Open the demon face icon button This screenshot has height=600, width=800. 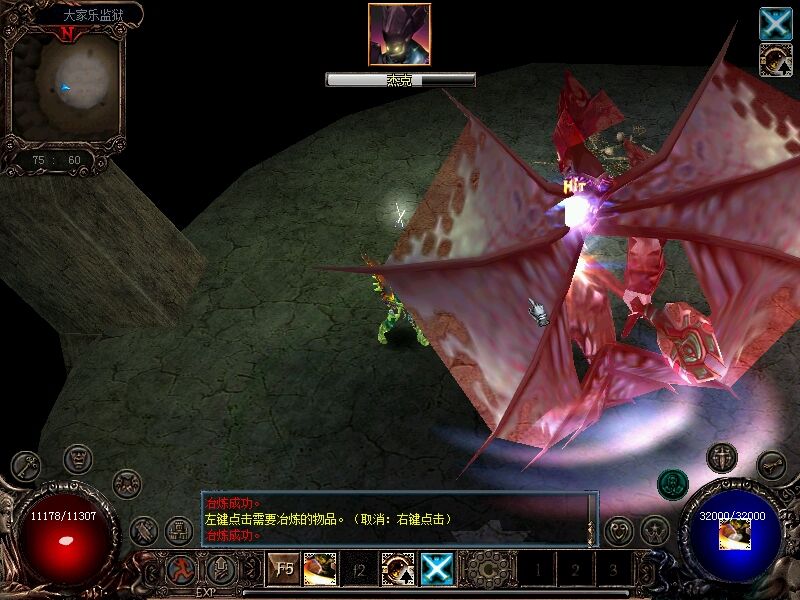[77, 459]
